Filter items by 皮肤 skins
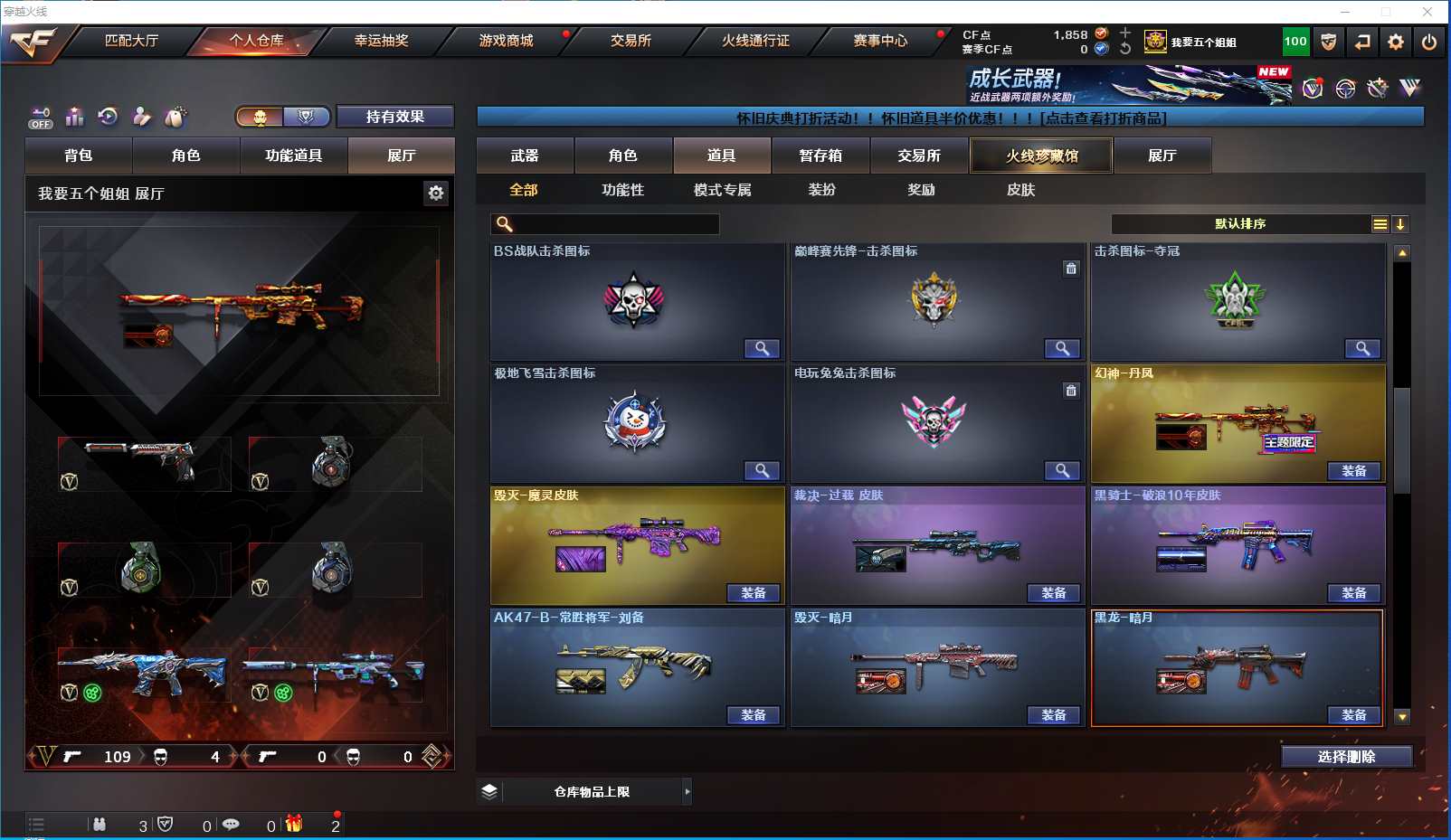This screenshot has width=1451, height=840. pos(1020,190)
